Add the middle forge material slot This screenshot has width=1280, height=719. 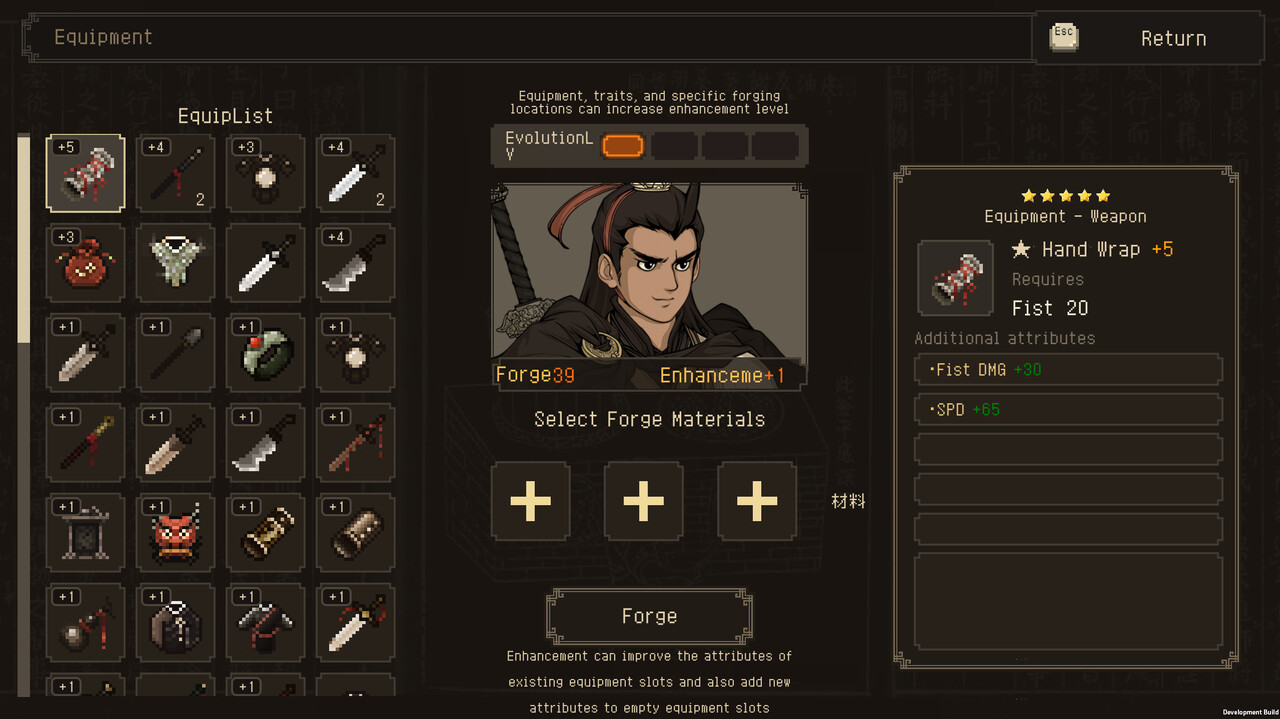pos(644,501)
